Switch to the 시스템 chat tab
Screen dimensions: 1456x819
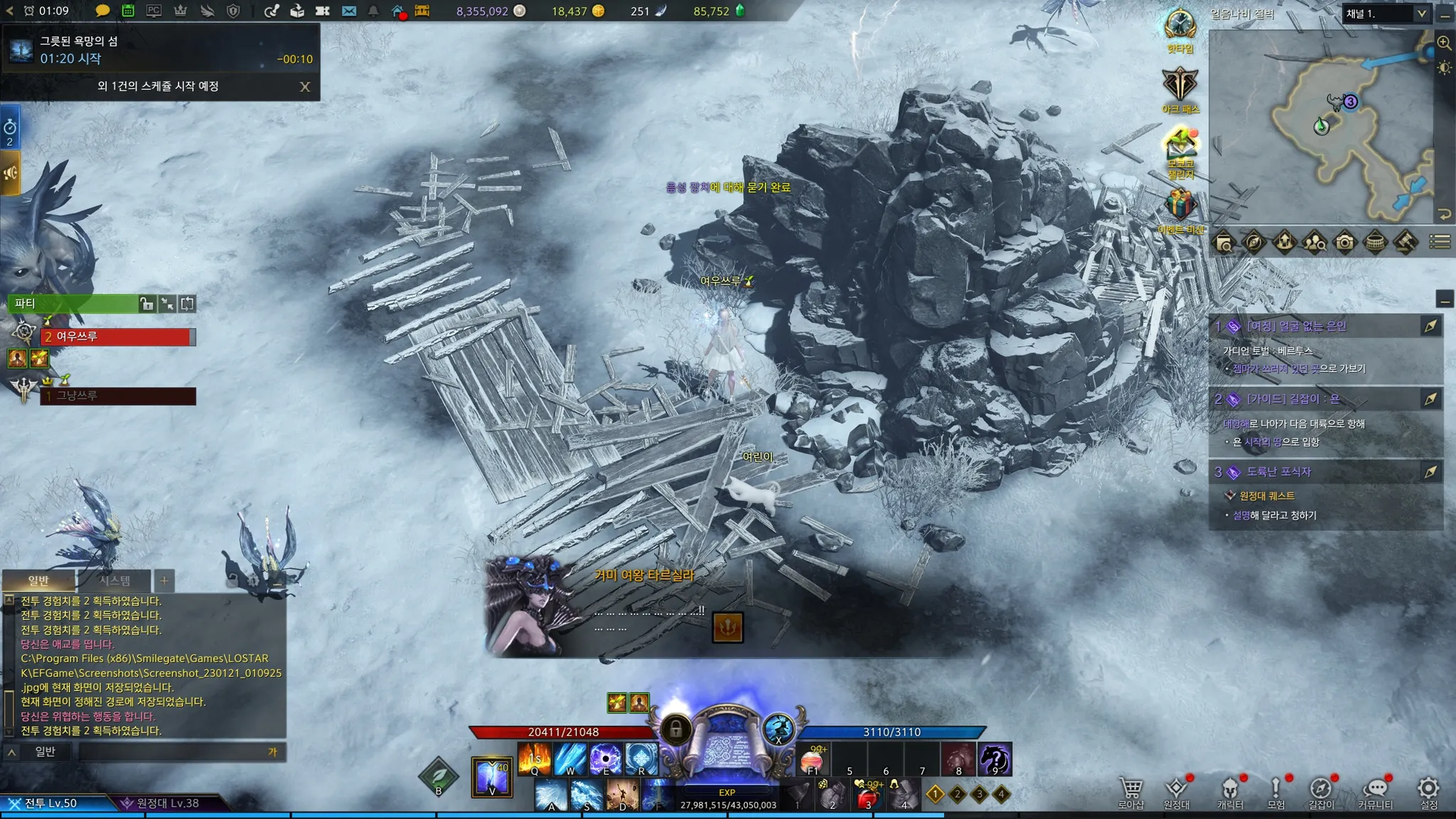click(x=114, y=581)
